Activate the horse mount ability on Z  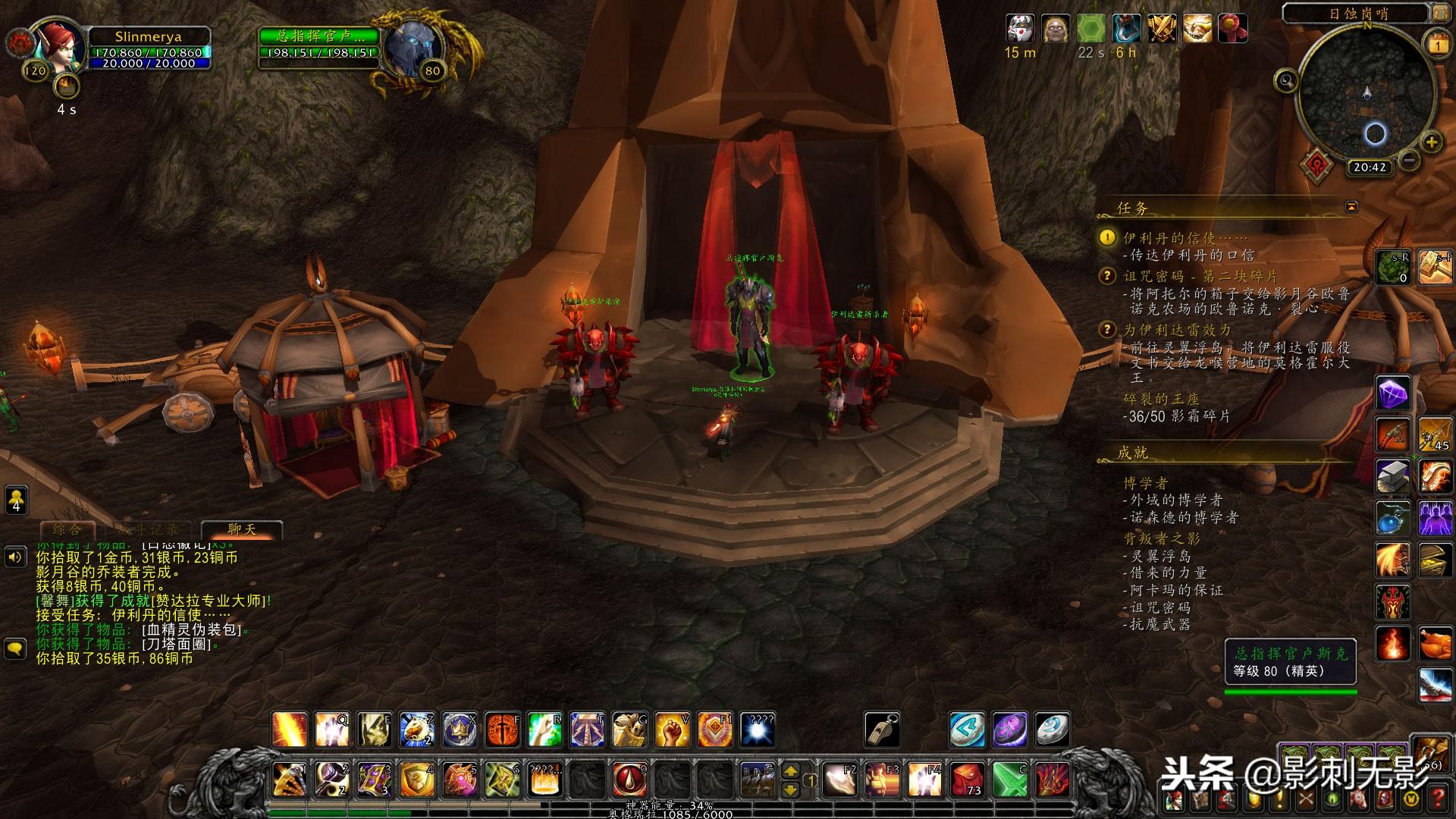416,730
